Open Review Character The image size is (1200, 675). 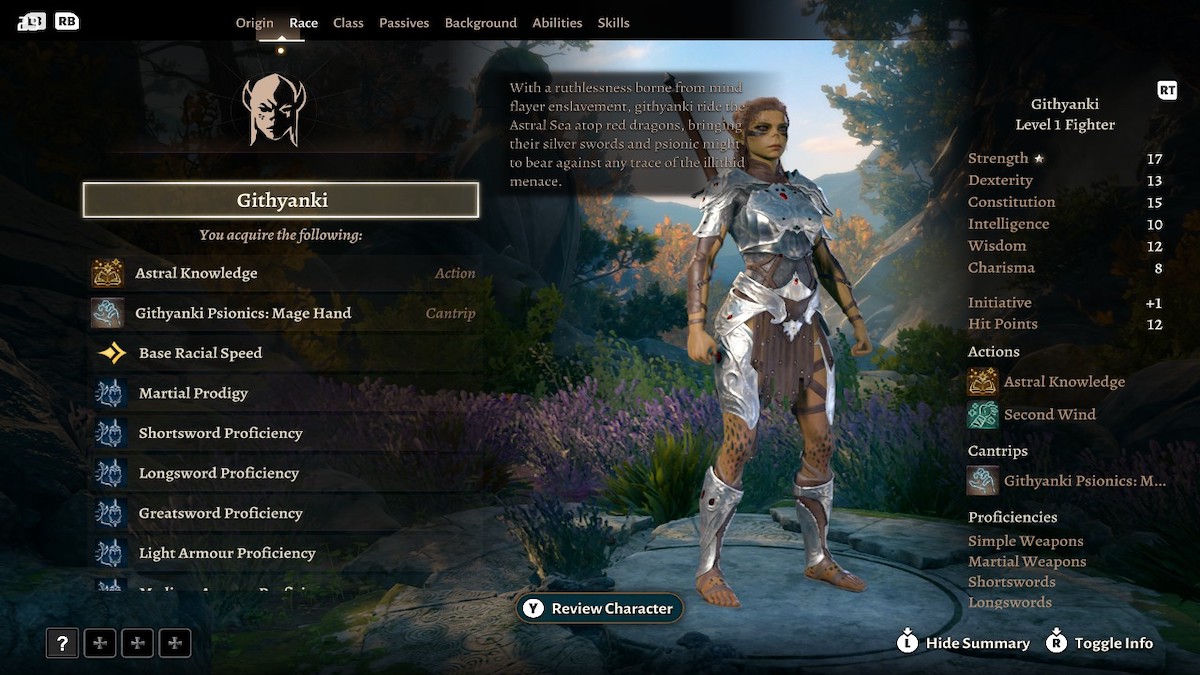[600, 608]
